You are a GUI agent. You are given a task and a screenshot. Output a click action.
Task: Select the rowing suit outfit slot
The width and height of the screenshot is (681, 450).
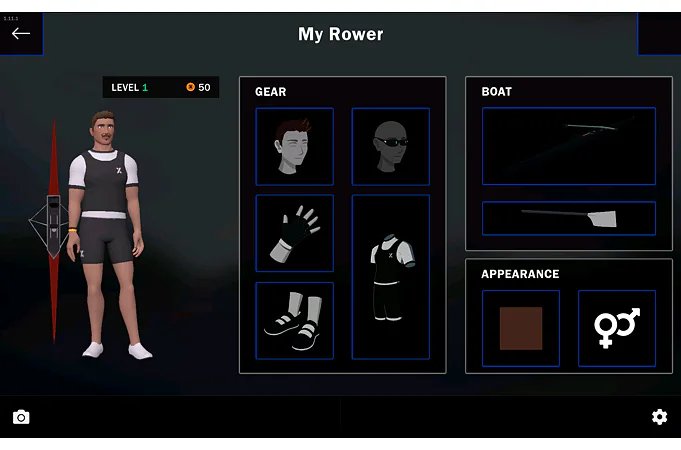(390, 277)
